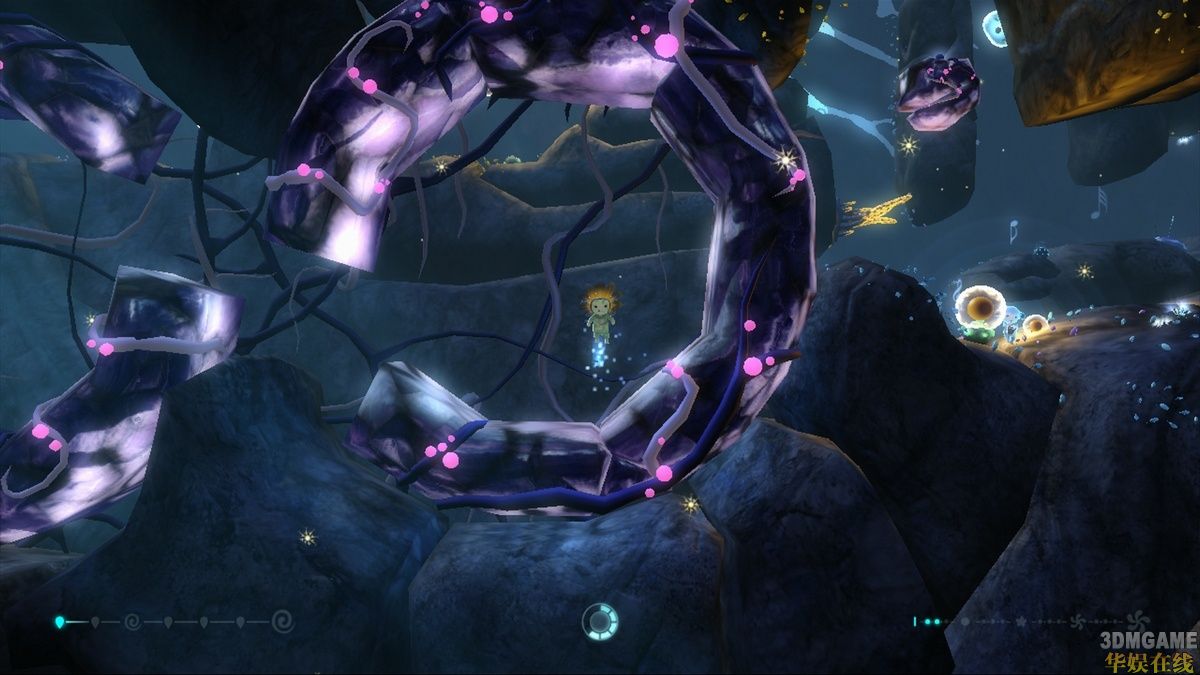Click the small spiral on the seed tracker
This screenshot has width=1200, height=675.
tap(131, 622)
